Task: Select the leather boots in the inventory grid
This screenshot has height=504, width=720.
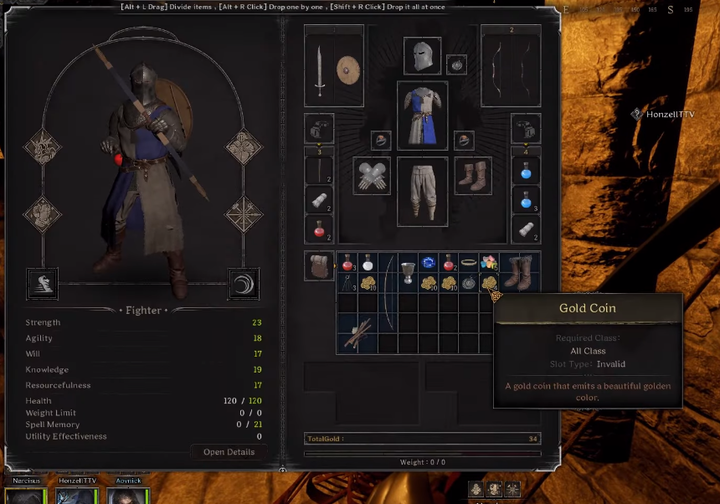Action: click(519, 271)
